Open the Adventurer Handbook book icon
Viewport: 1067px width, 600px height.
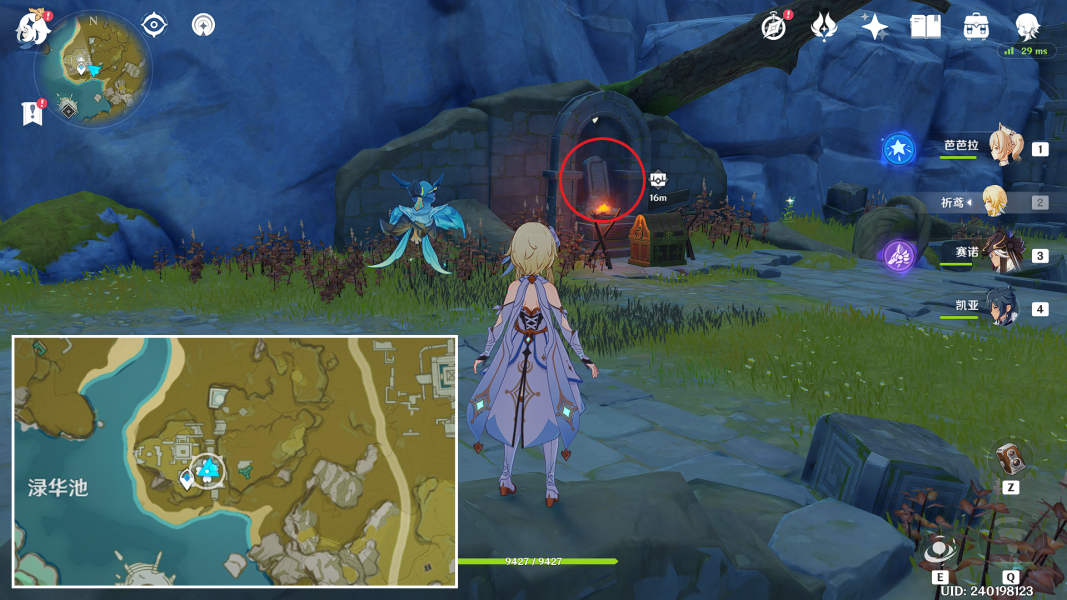pyautogui.click(x=926, y=27)
